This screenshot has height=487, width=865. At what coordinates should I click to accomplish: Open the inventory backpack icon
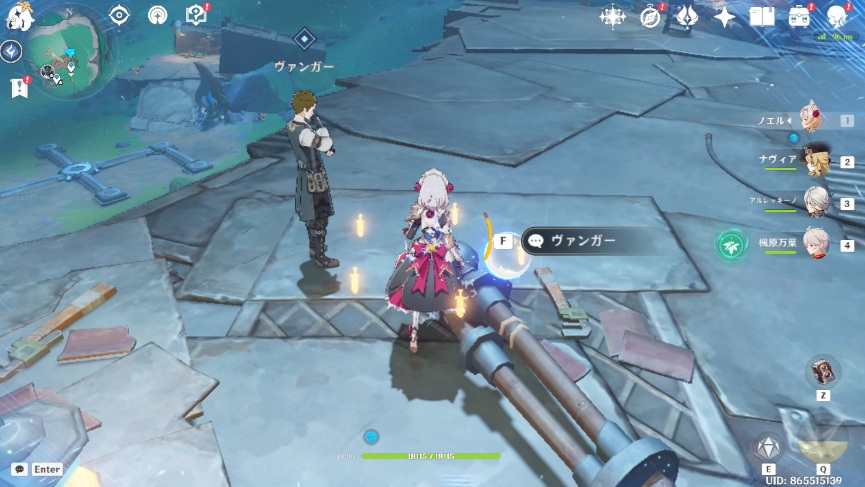click(800, 17)
